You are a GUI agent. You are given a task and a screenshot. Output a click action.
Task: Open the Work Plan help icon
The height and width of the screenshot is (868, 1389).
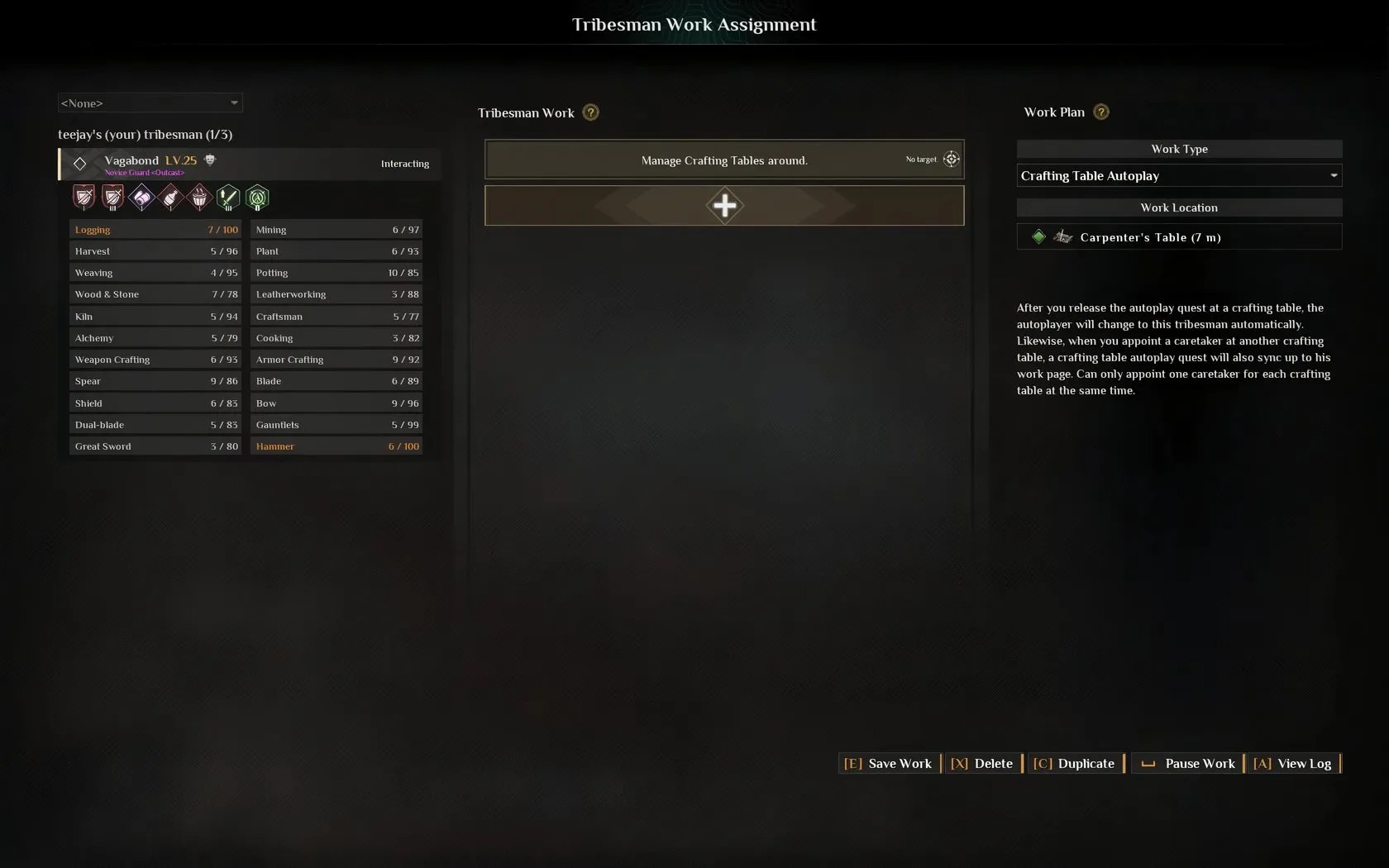click(x=1100, y=112)
